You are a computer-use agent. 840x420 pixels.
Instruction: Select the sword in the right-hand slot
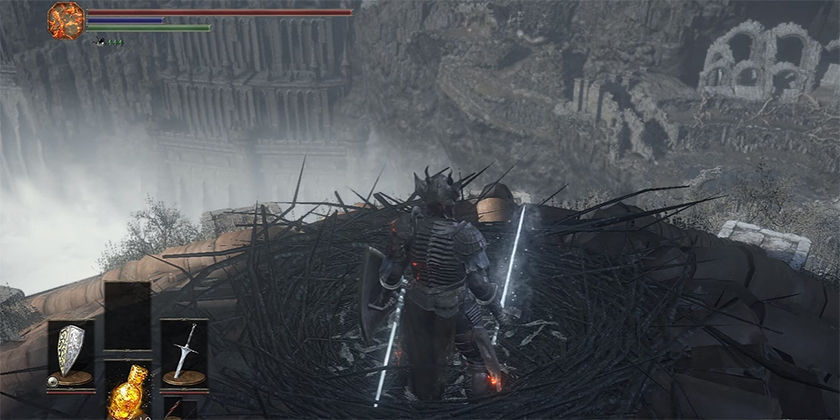point(184,352)
